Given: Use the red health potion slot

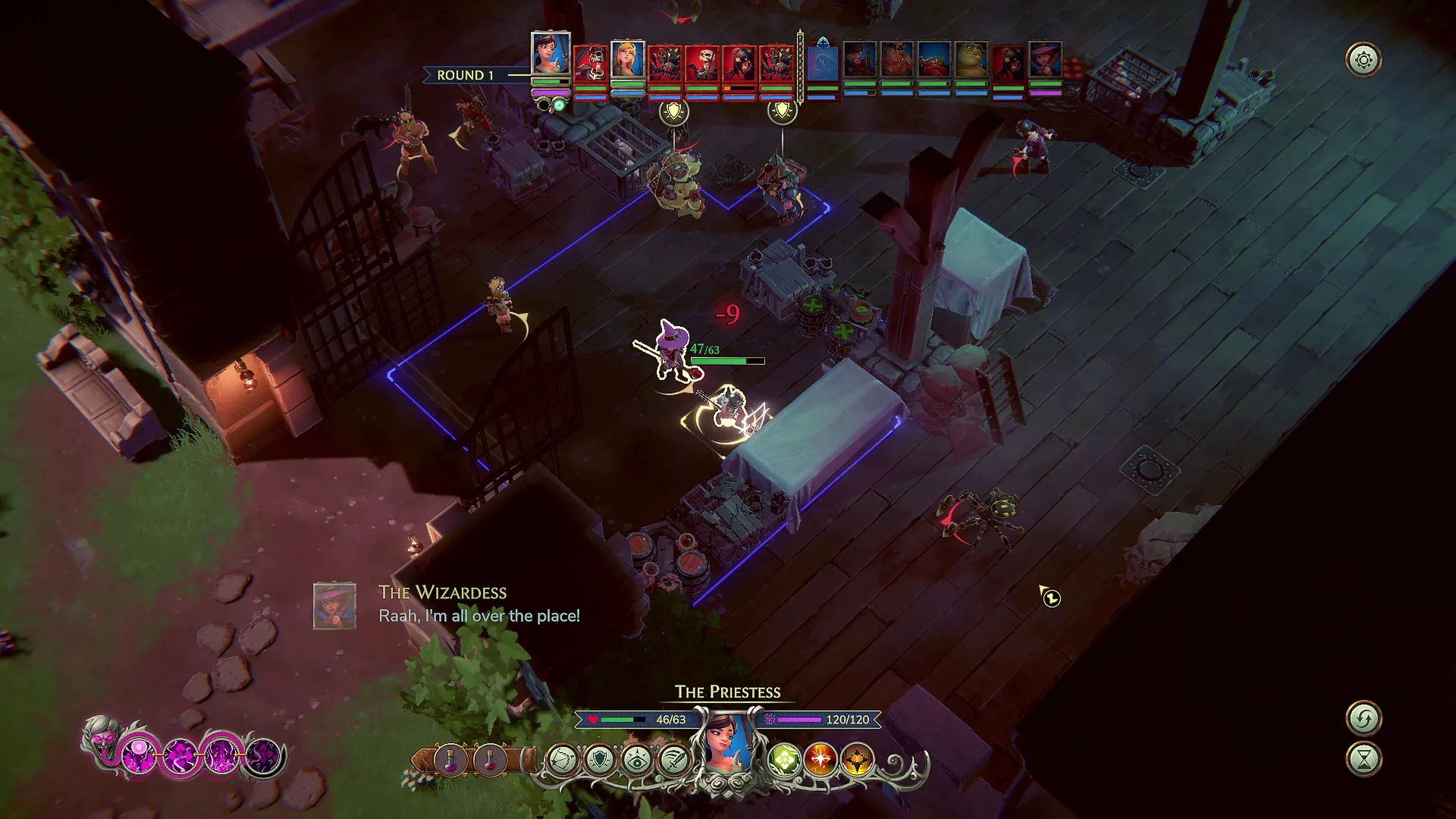Looking at the screenshot, I should pyautogui.click(x=489, y=759).
